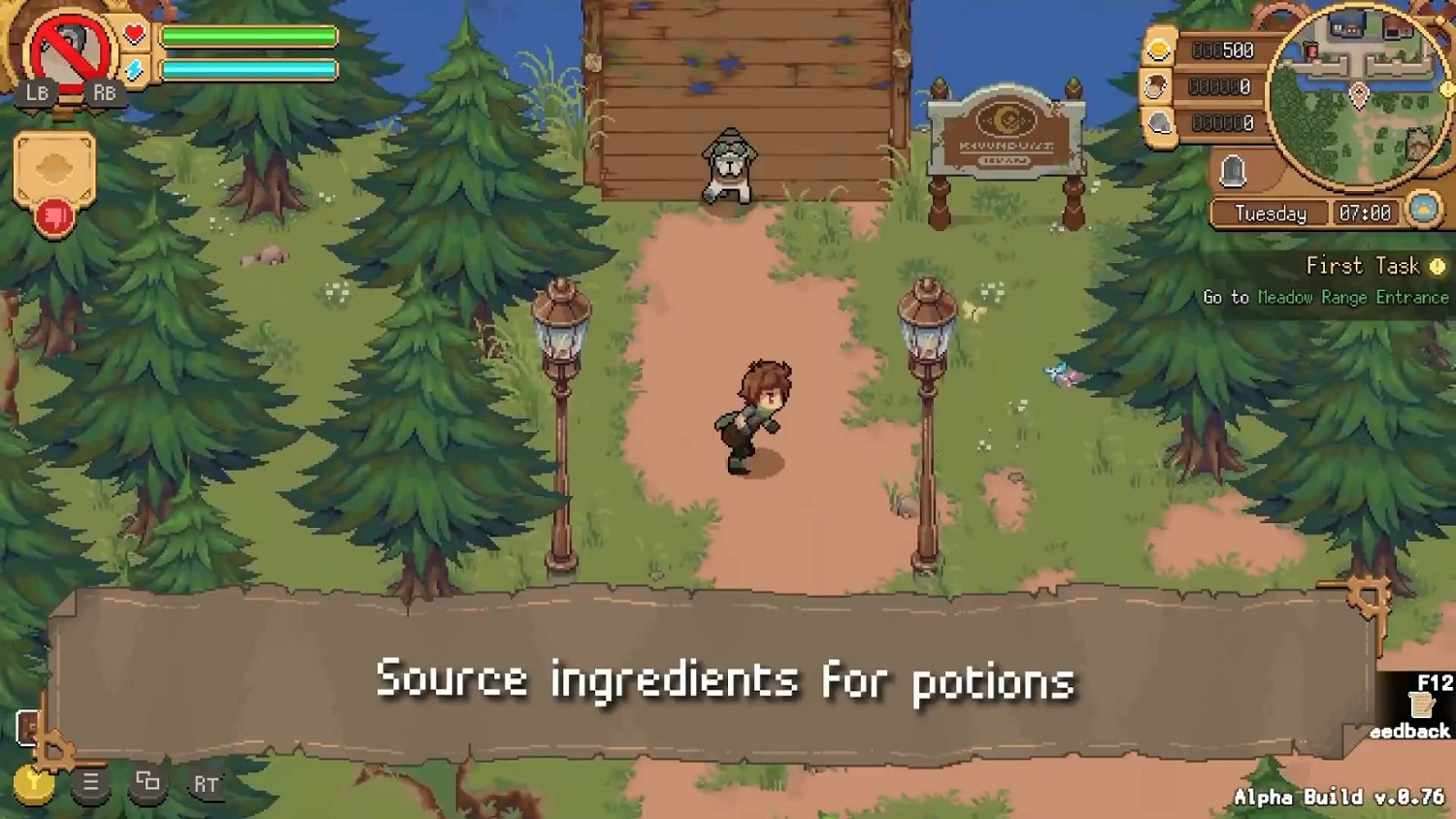Click the RT trigger button prompt

coord(204,784)
